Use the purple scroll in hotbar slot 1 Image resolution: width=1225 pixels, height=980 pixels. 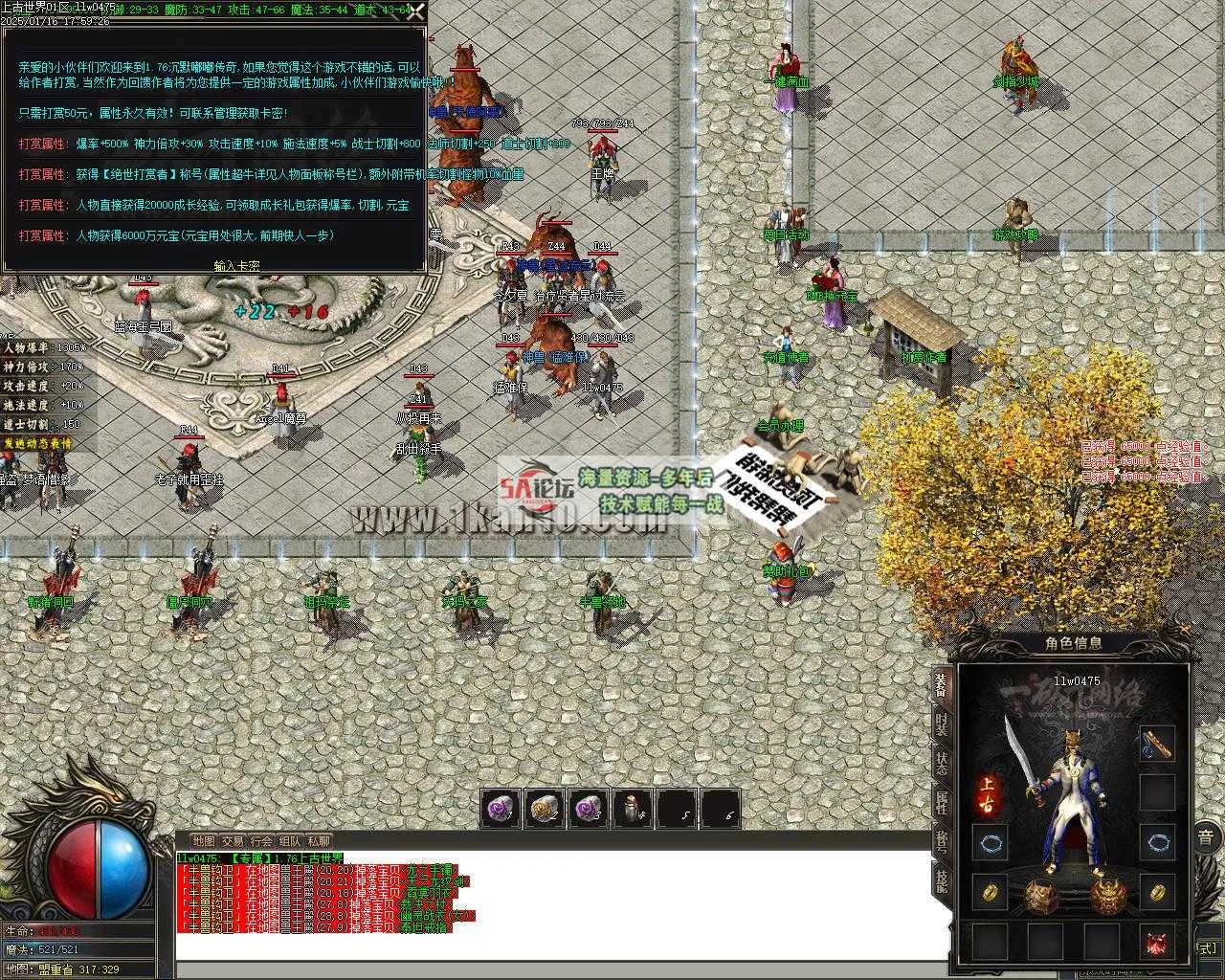pyautogui.click(x=500, y=809)
